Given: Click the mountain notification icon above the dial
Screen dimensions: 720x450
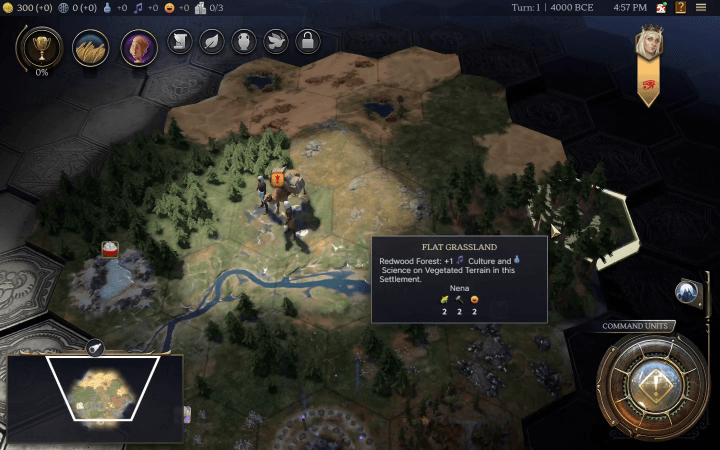Looking at the screenshot, I should [x=686, y=292].
